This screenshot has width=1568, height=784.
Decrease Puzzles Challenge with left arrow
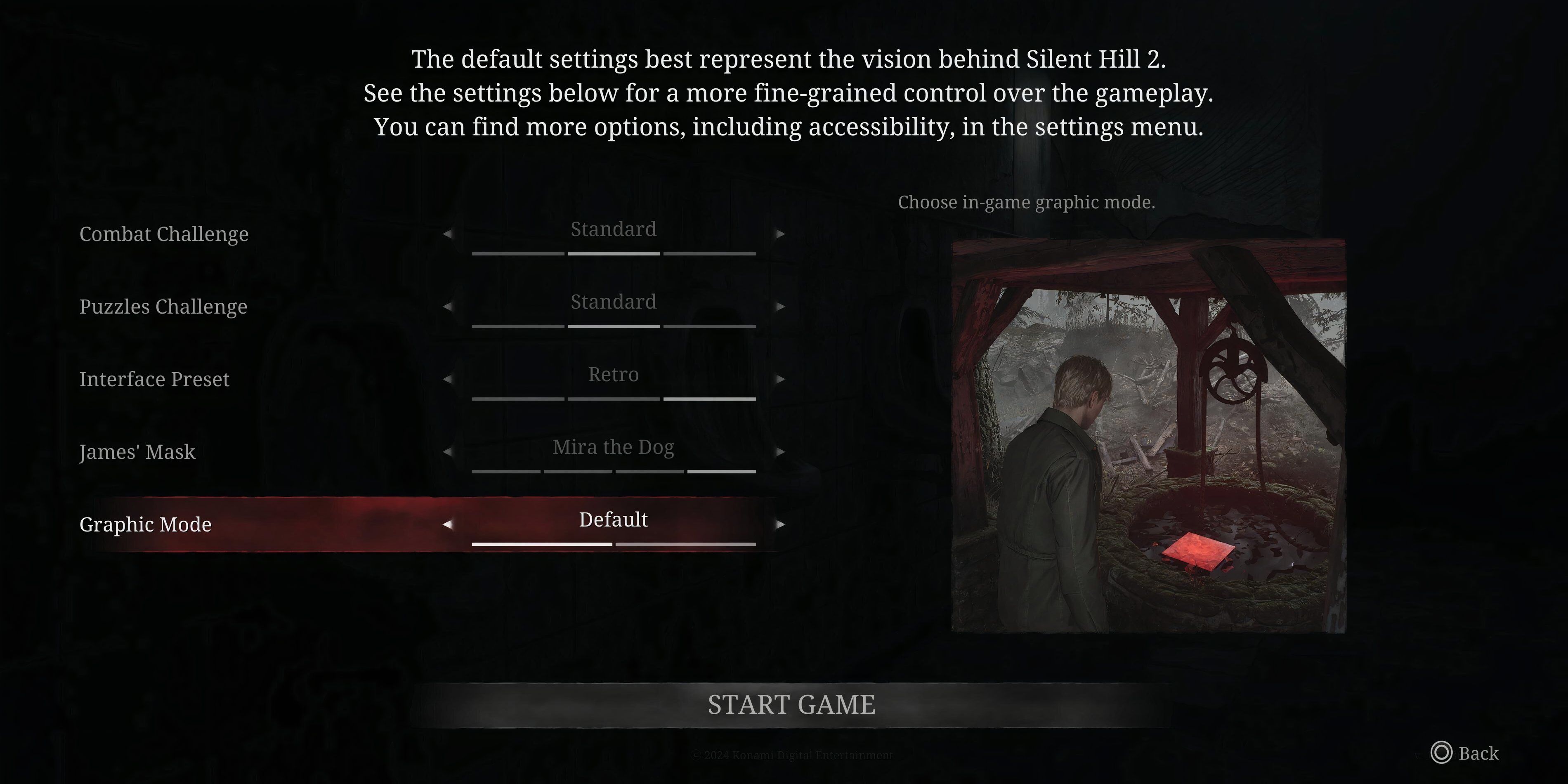[x=447, y=306]
